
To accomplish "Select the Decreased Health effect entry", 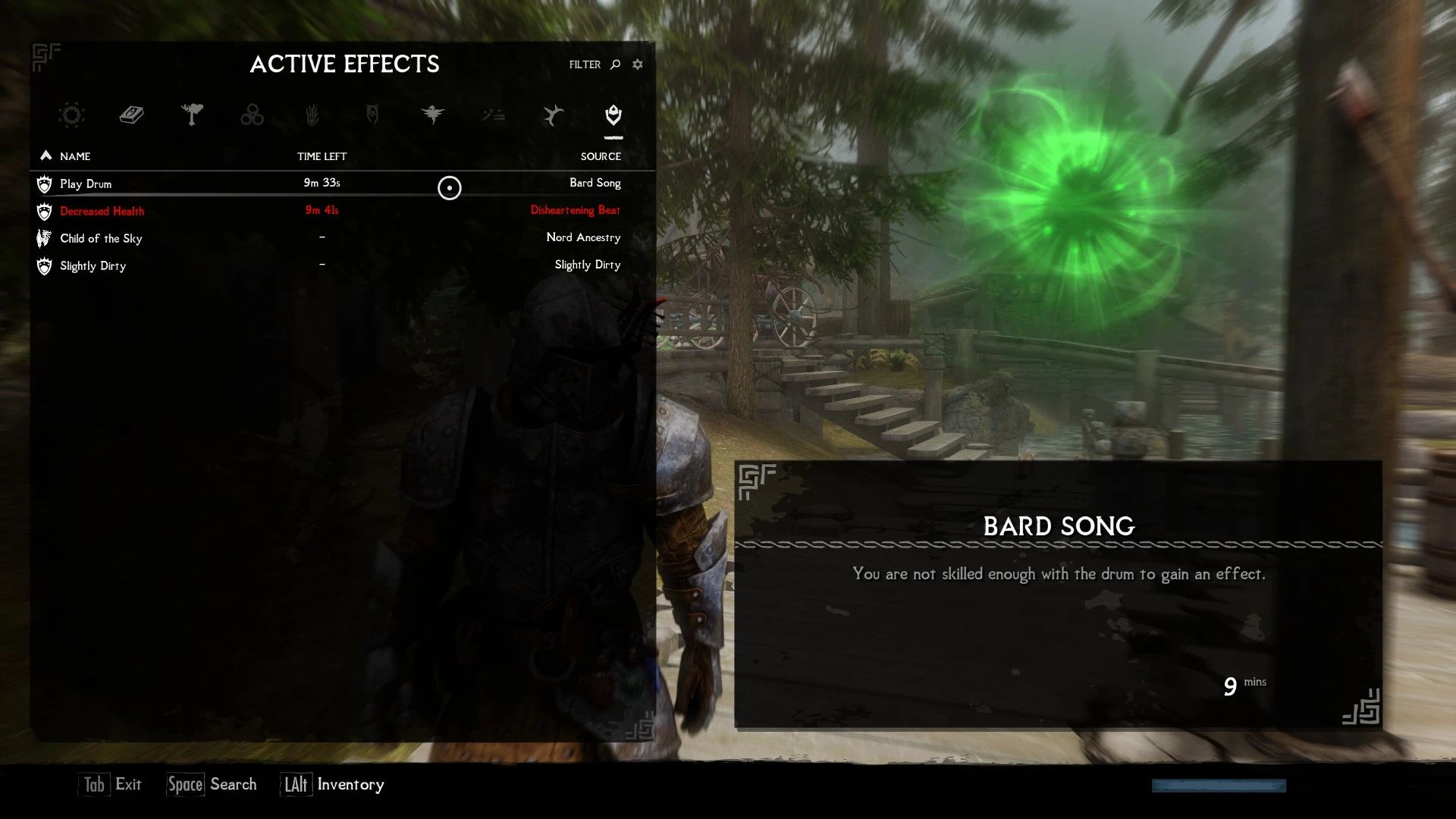I will click(x=102, y=211).
